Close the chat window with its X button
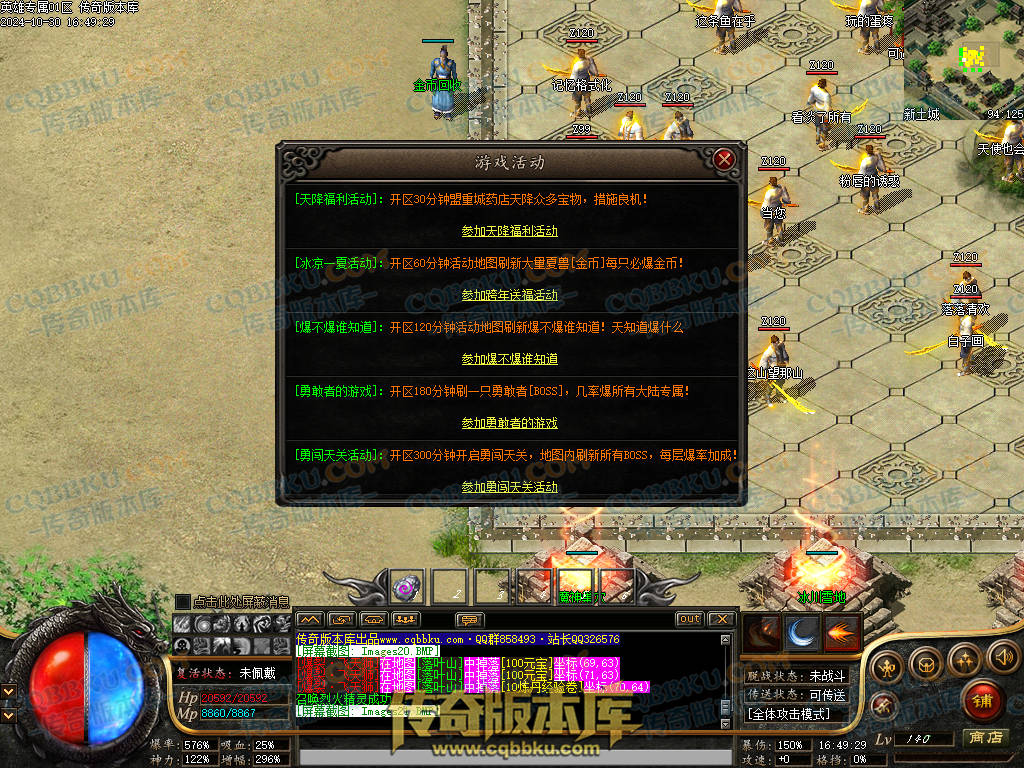Viewport: 1024px width, 768px height. [721, 619]
